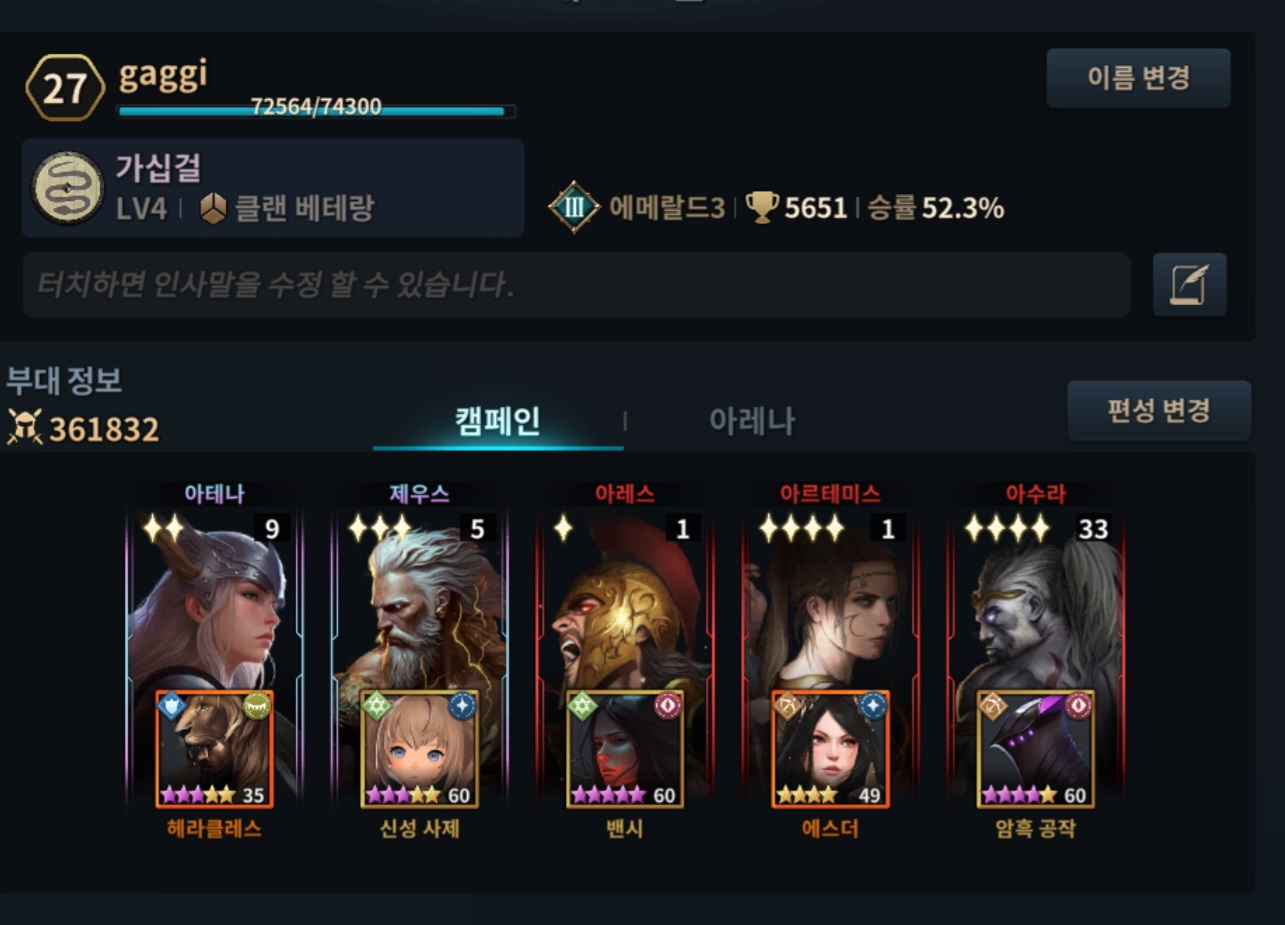
Task: Select the 캠페인 tab
Action: (x=498, y=421)
